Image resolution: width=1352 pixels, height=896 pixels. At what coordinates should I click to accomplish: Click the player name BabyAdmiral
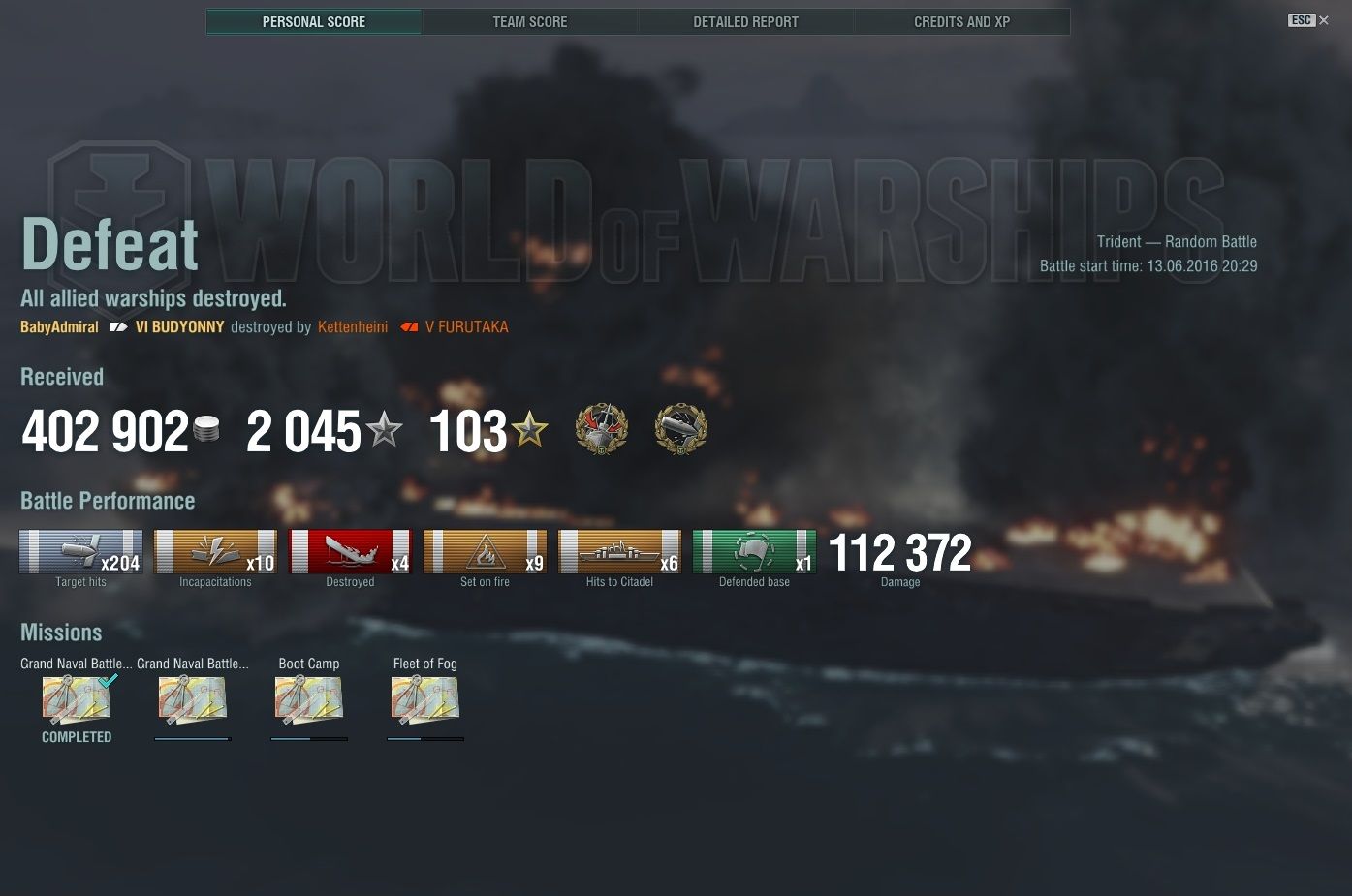[x=59, y=327]
